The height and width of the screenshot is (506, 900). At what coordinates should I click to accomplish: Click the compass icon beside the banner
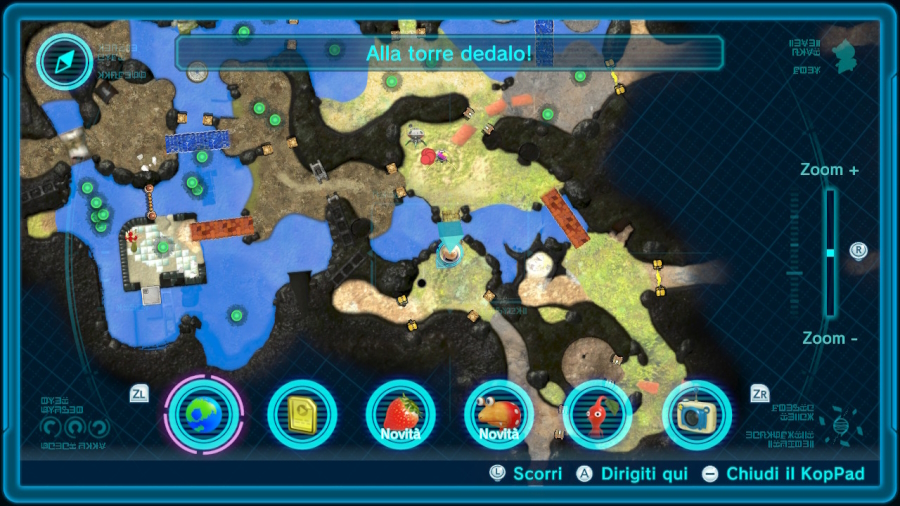65,62
